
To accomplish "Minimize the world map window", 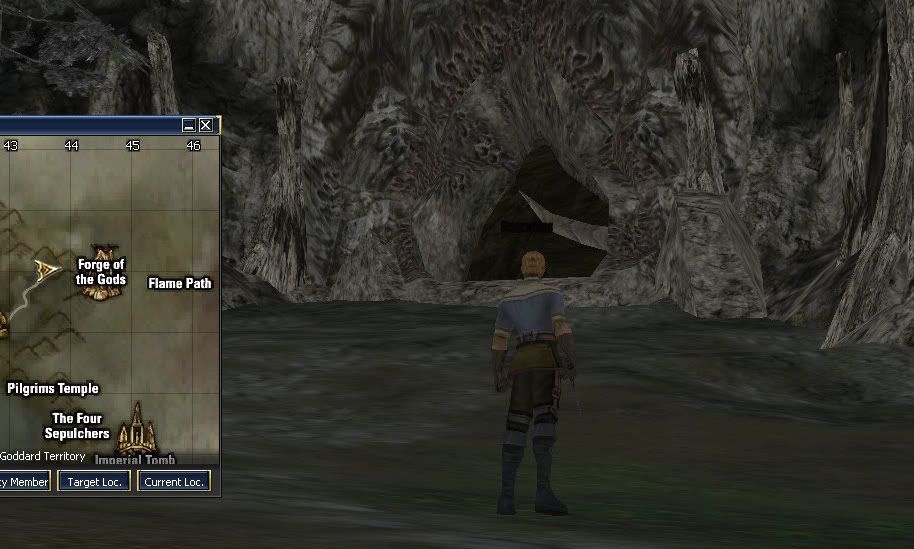I will [x=189, y=125].
